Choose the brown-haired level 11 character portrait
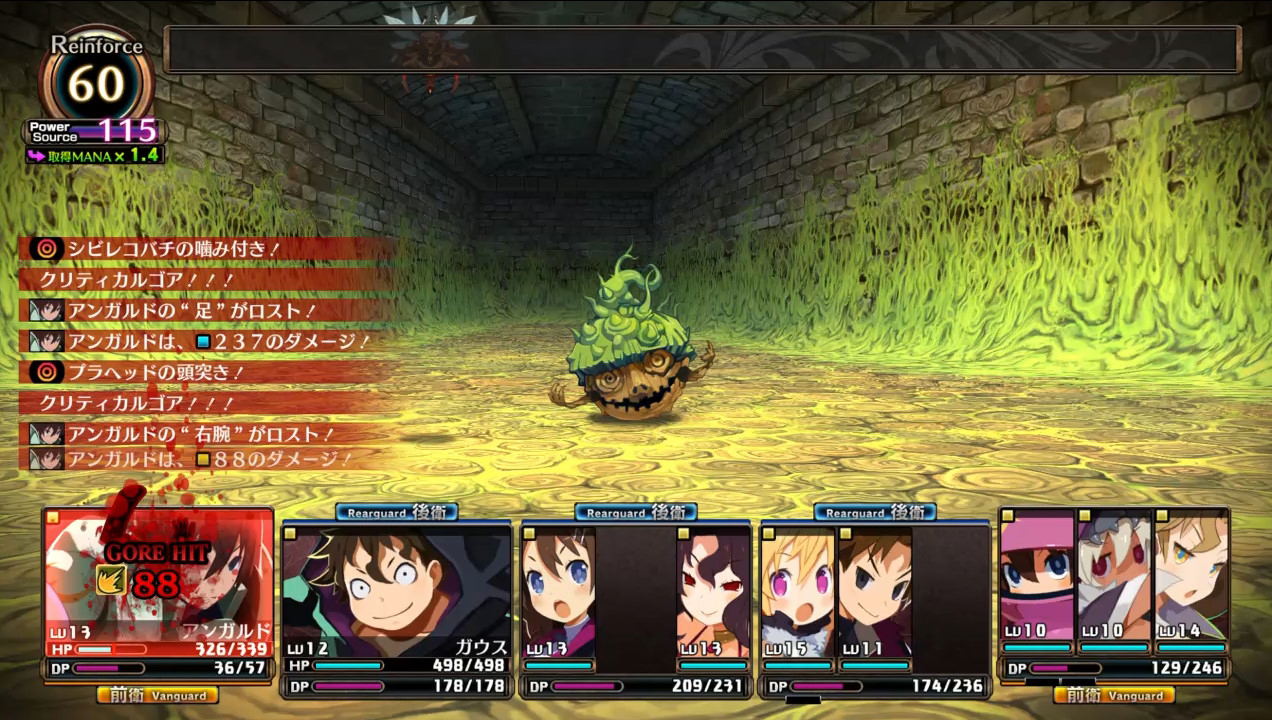1272x720 pixels. tap(875, 592)
